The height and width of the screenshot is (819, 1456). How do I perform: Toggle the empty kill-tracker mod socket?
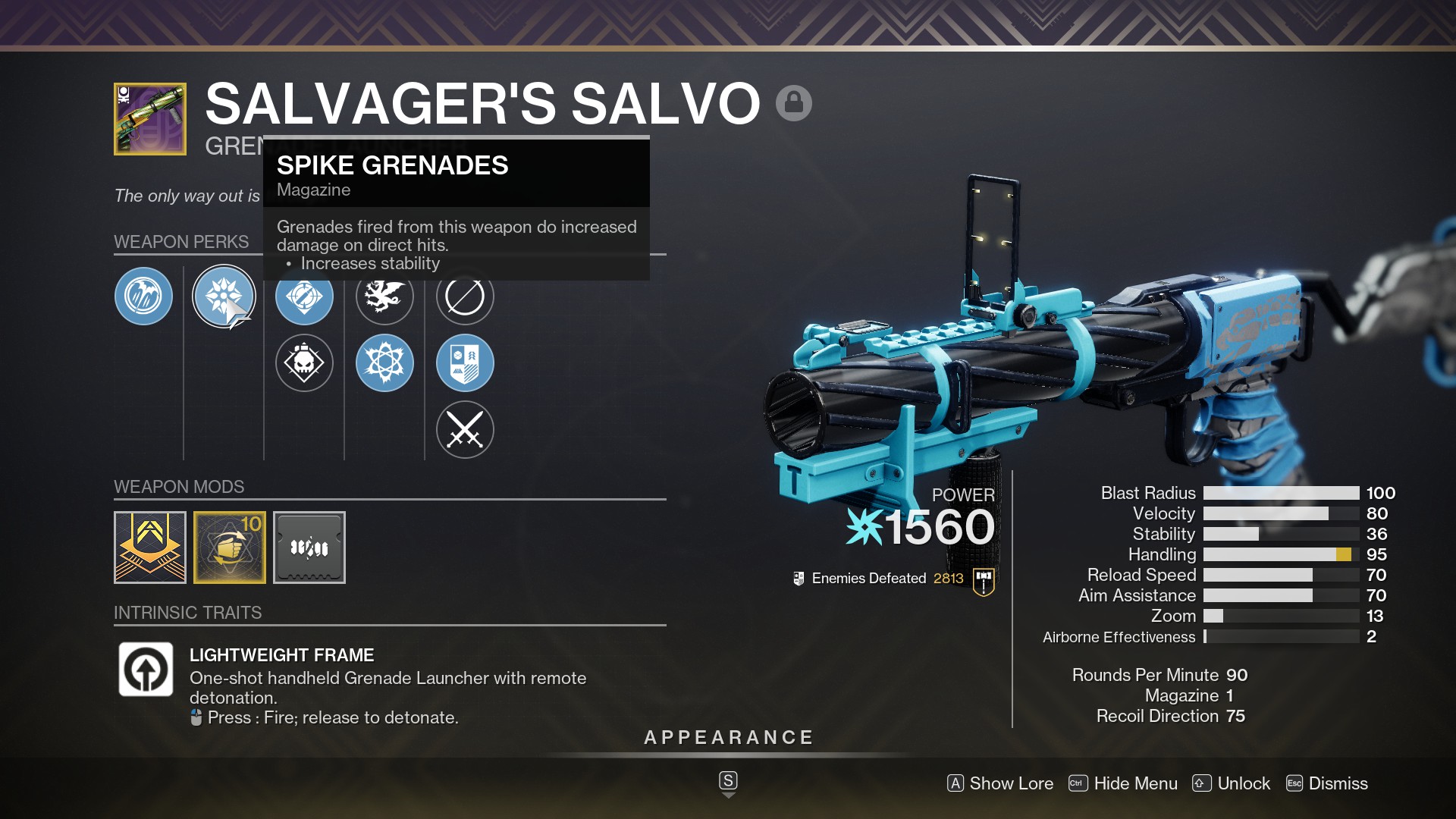tap(309, 547)
